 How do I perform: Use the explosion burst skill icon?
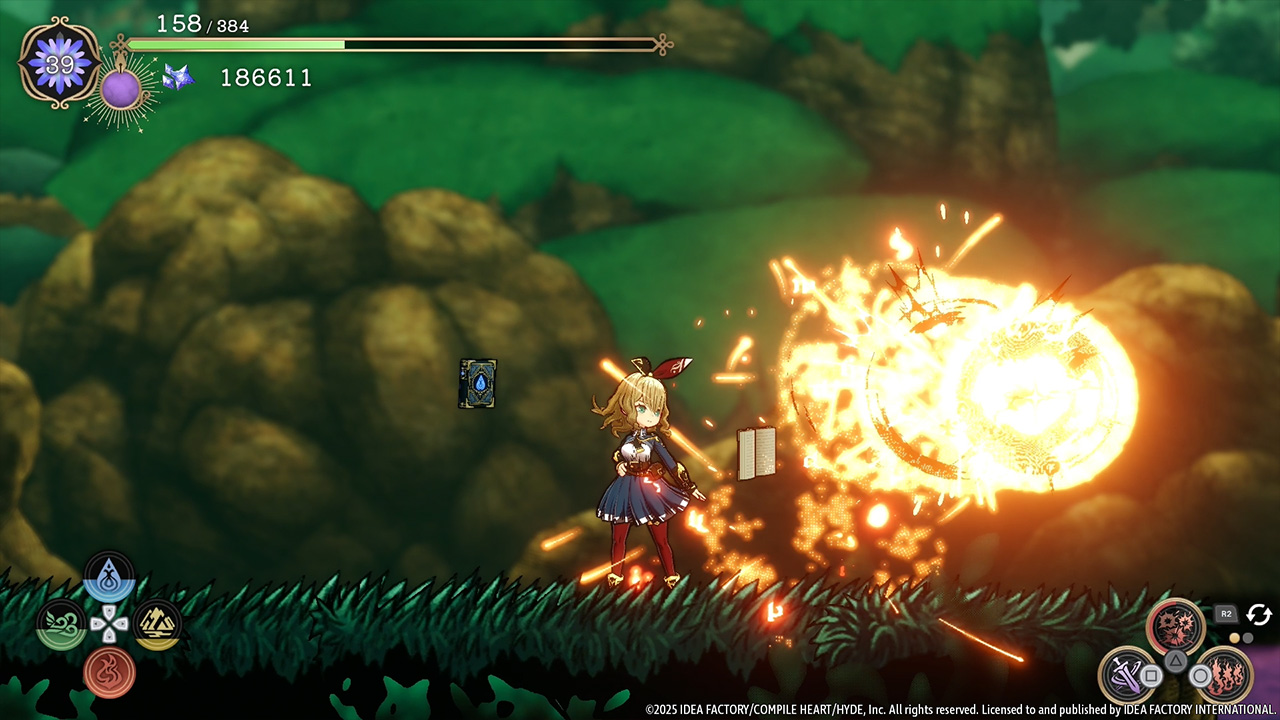click(1176, 627)
